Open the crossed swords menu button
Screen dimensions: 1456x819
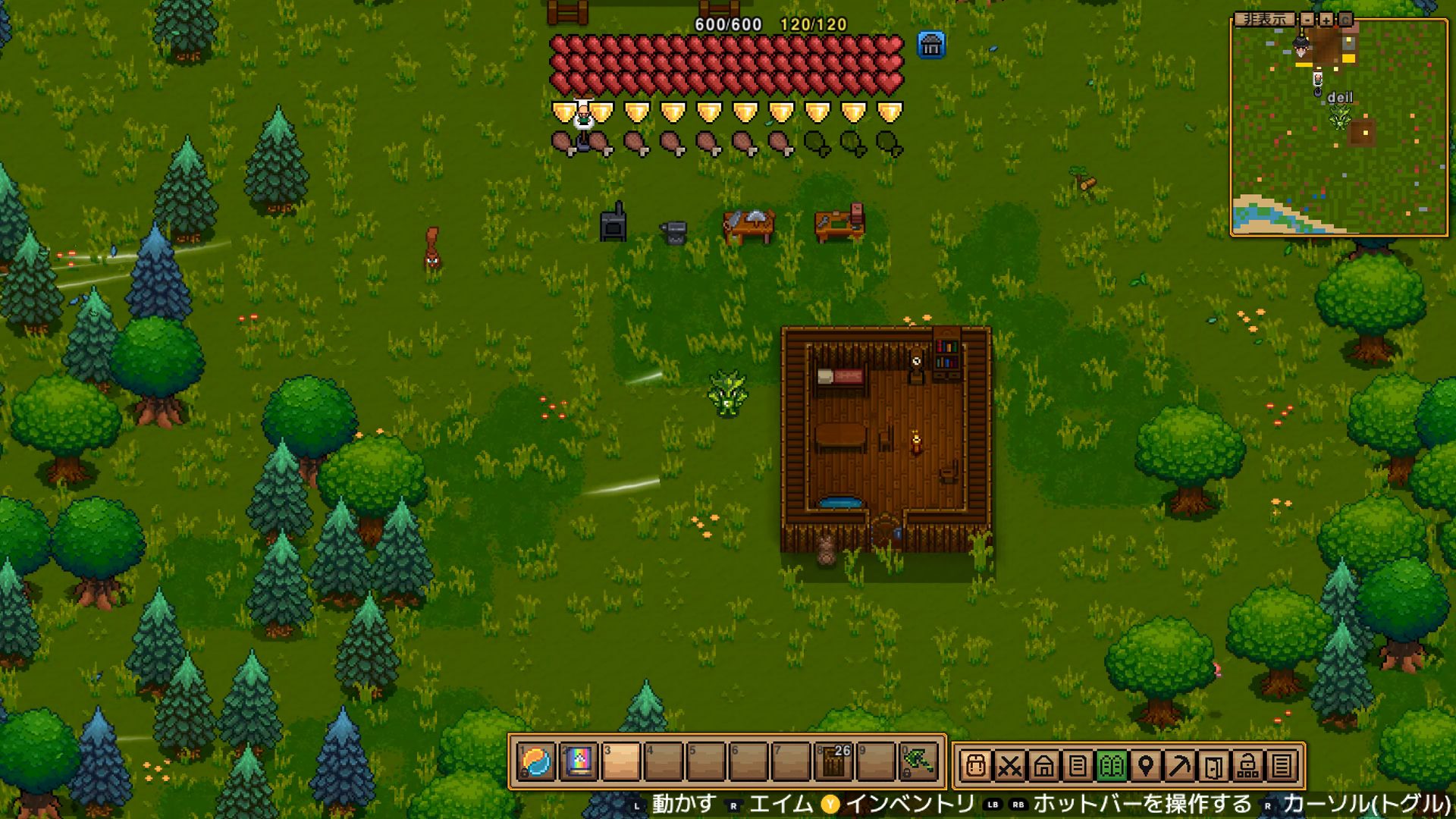click(1009, 766)
